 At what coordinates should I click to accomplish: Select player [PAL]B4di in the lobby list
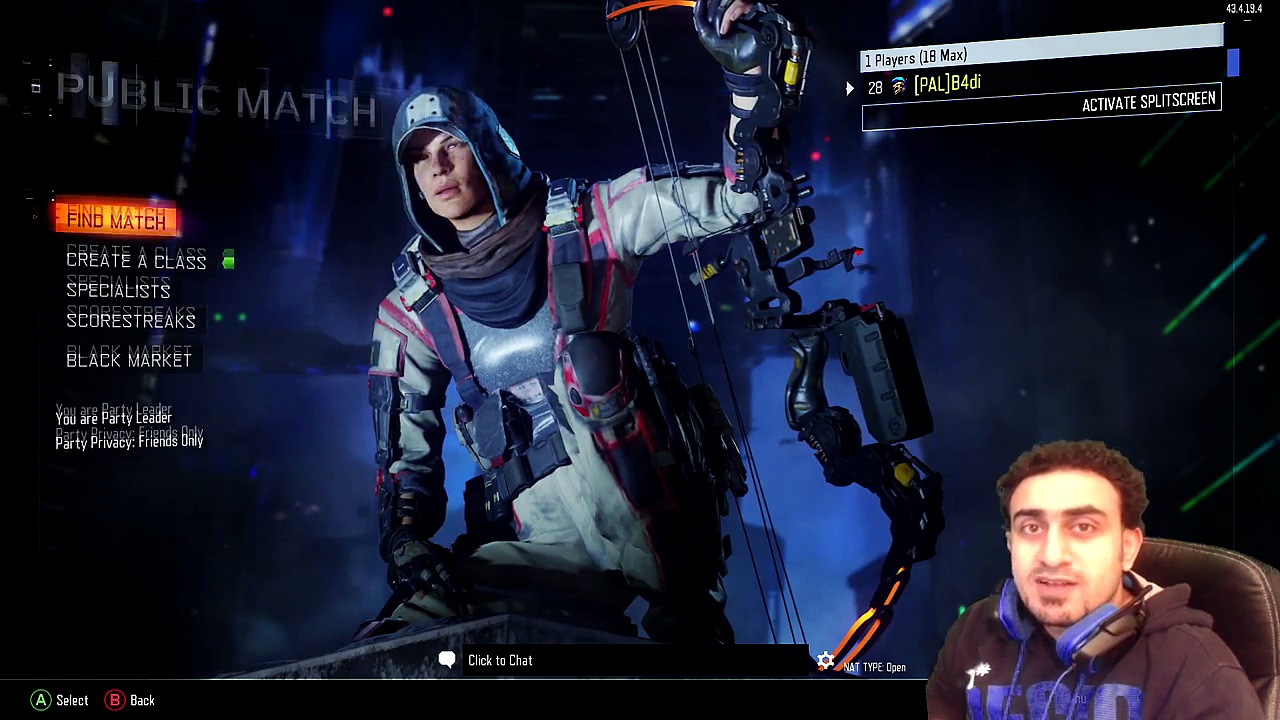point(946,85)
